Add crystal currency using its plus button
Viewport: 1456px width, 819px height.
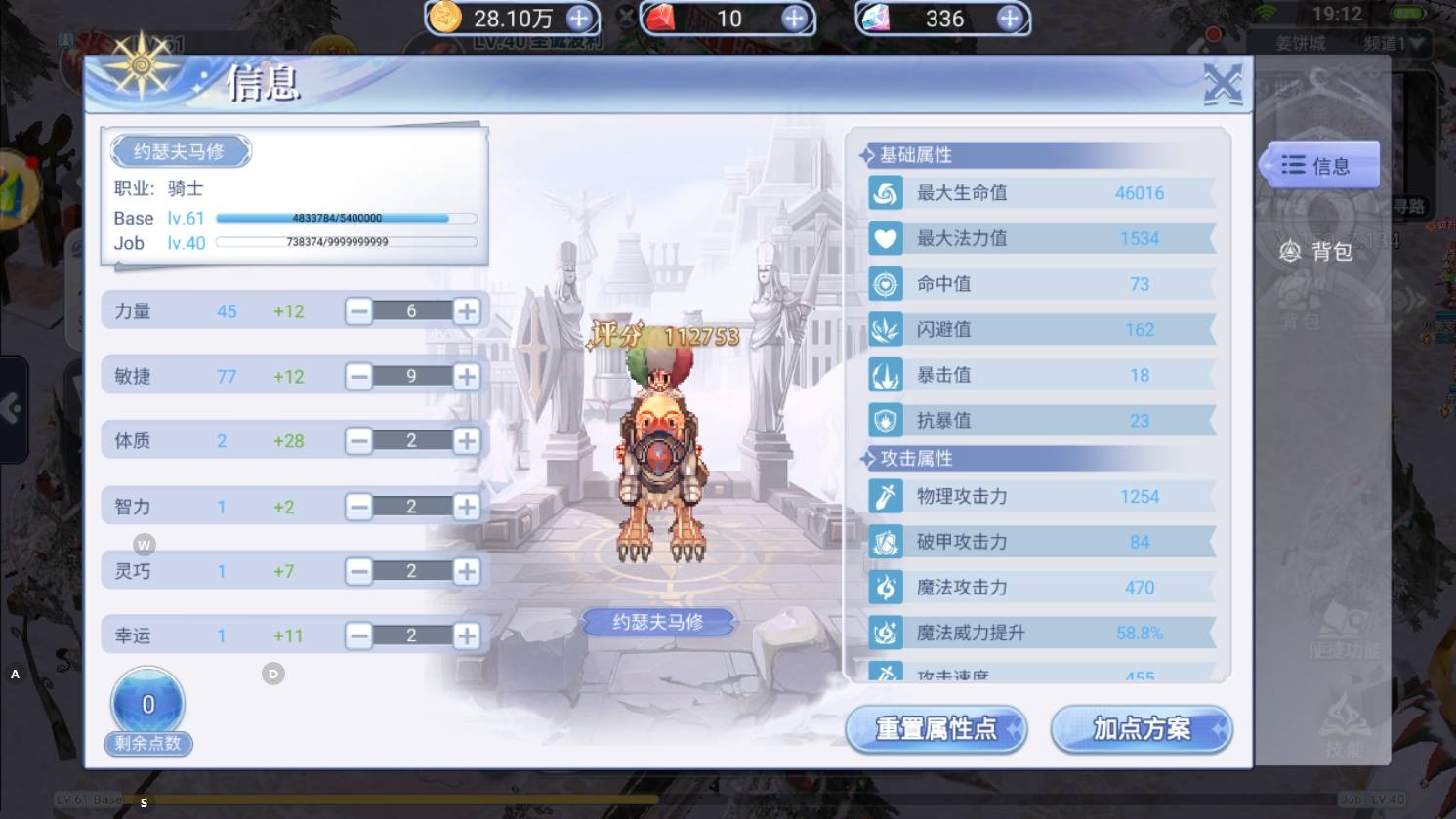[x=1010, y=18]
